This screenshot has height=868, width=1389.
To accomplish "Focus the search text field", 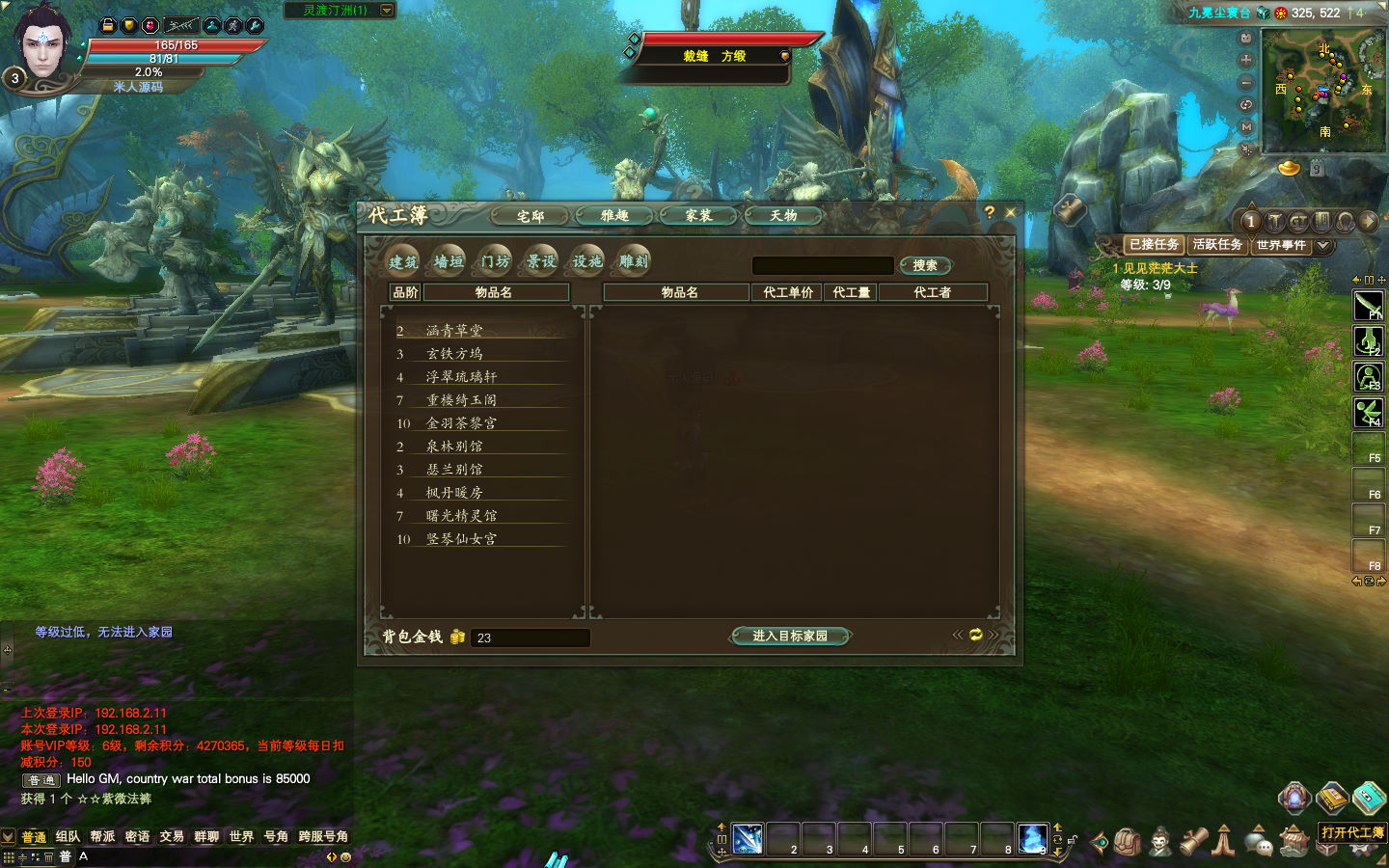I will pos(823,265).
